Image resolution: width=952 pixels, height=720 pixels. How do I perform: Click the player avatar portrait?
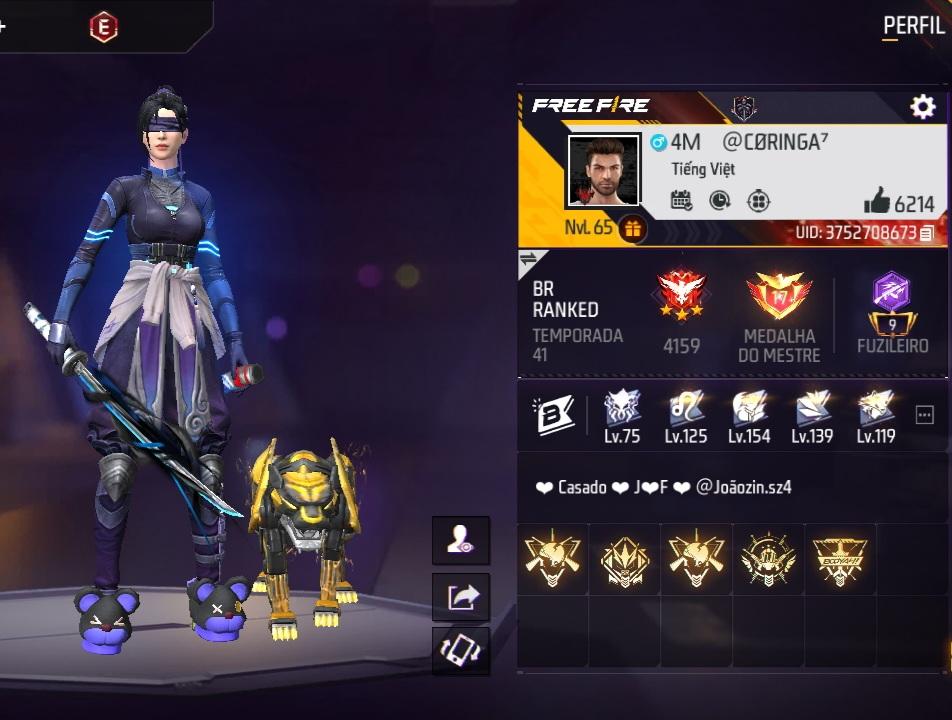coord(603,170)
